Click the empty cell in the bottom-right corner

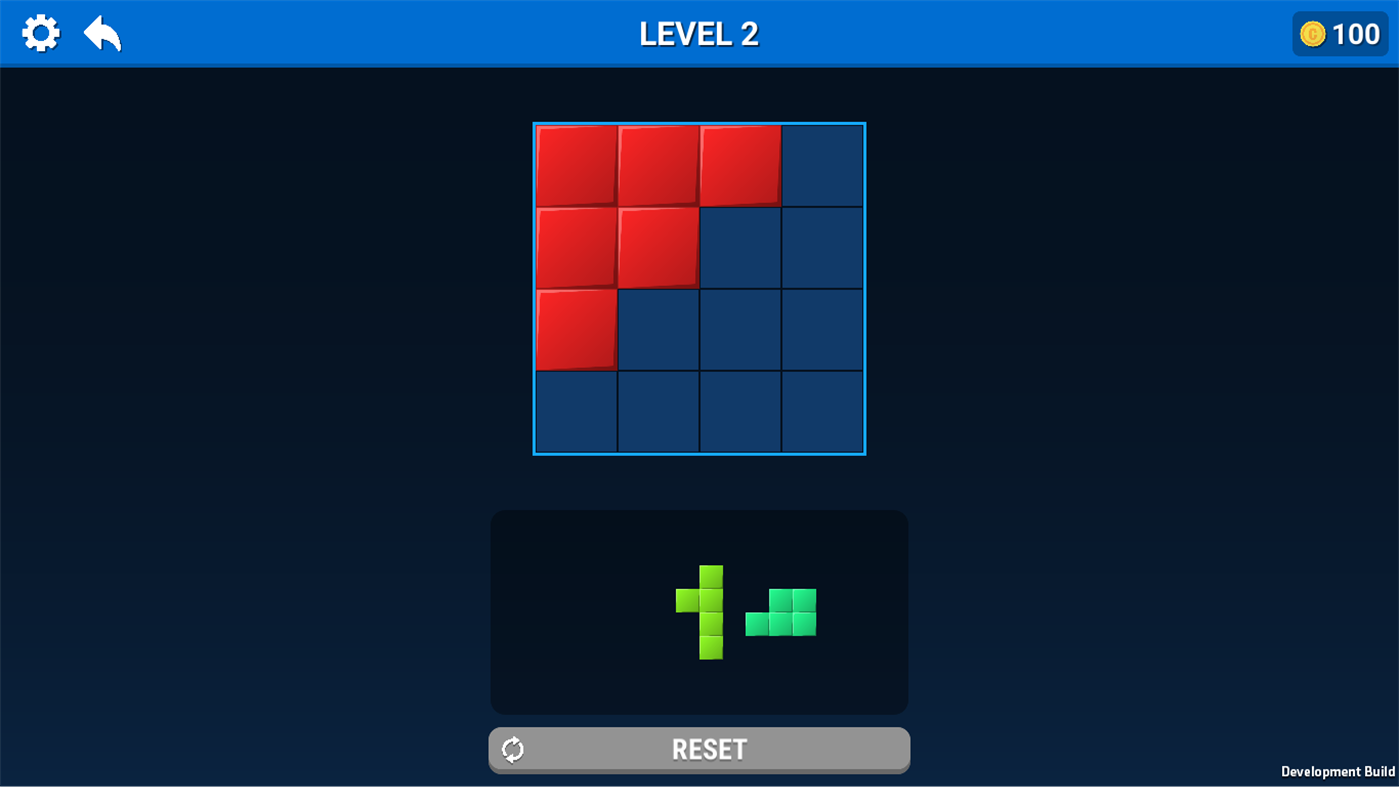coord(822,411)
